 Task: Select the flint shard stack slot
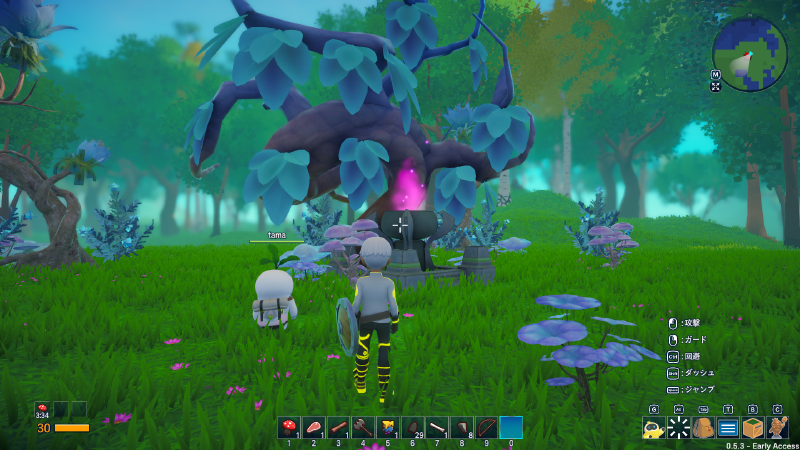[461, 428]
